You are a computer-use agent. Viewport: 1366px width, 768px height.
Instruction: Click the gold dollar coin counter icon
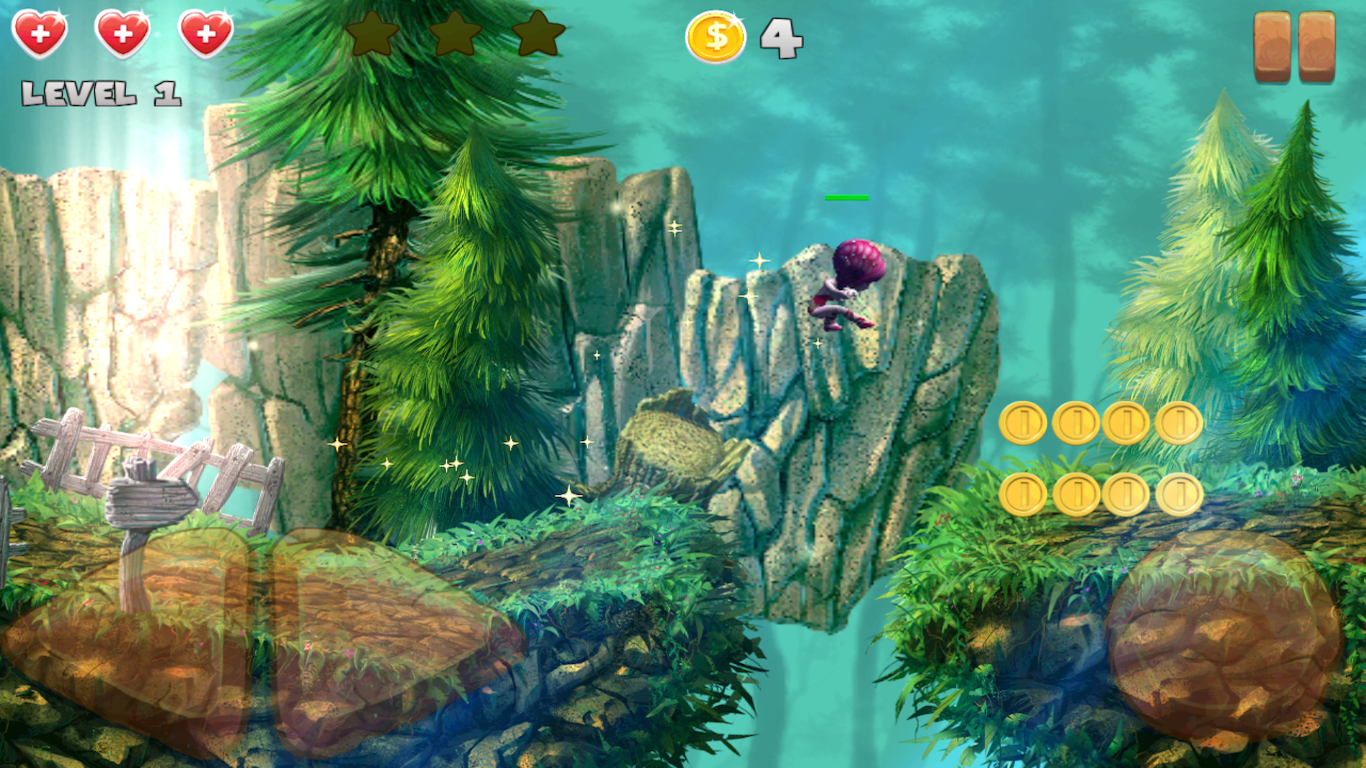(x=716, y=37)
